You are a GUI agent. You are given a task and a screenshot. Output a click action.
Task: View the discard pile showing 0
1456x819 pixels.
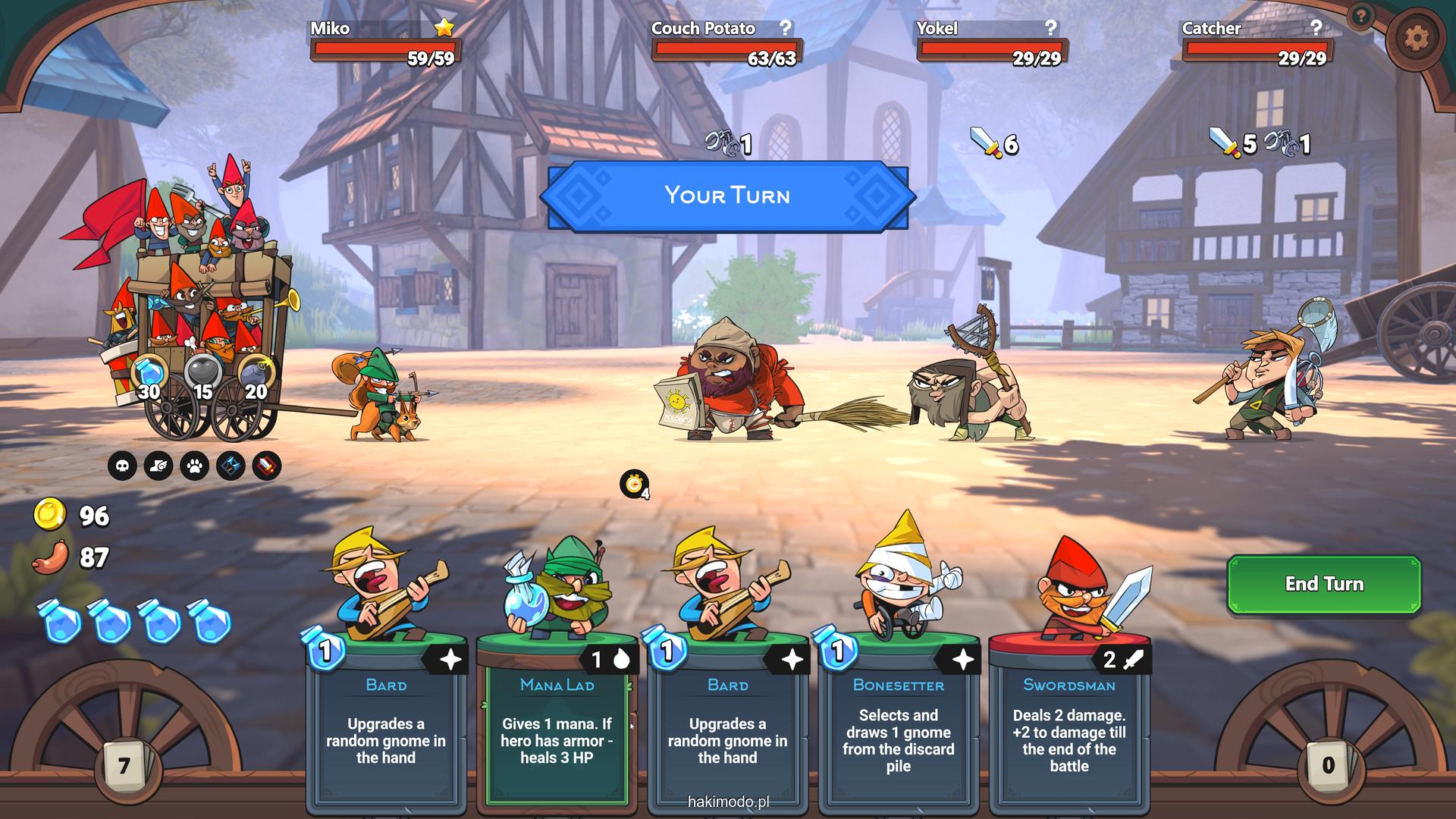[1328, 764]
